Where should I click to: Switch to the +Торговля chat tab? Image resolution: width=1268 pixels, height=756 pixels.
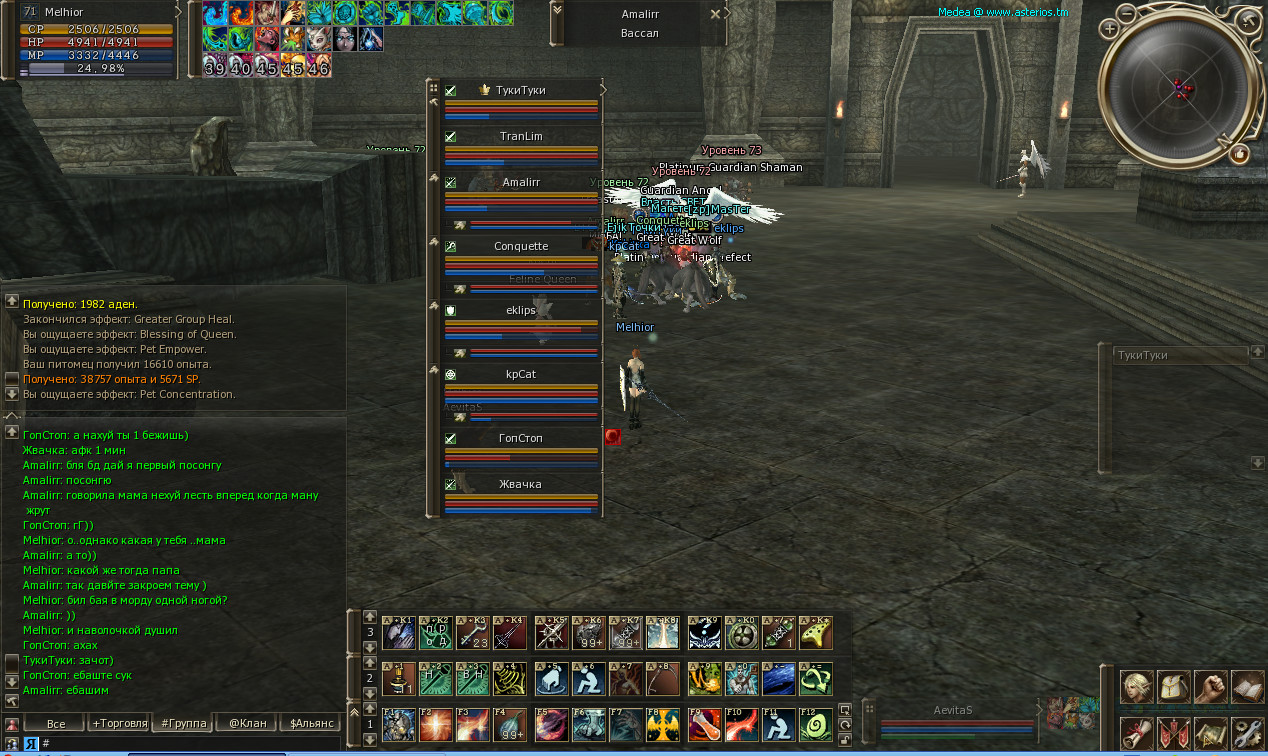coord(119,722)
